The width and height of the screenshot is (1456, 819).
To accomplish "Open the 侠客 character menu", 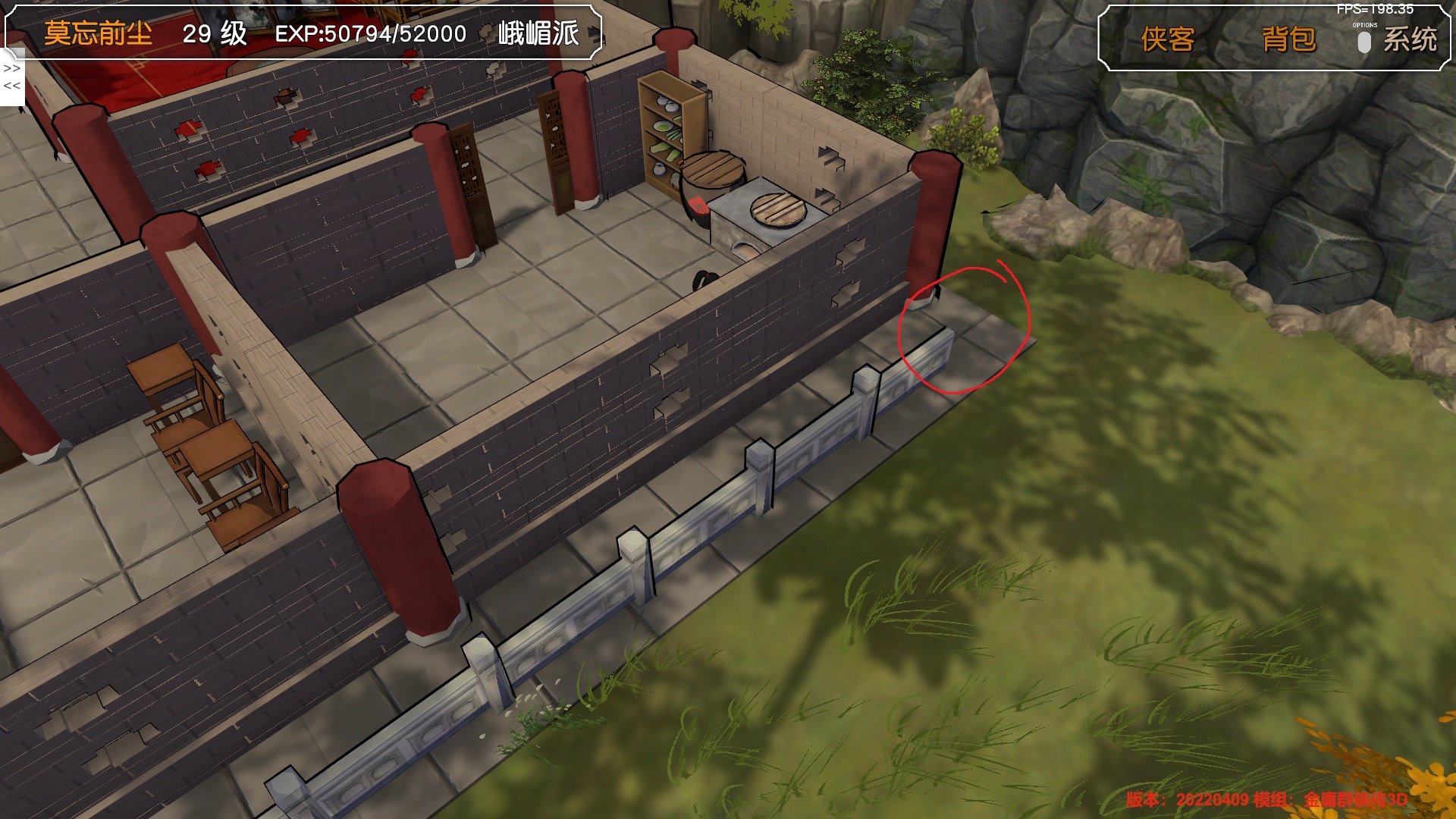I will point(1167,39).
